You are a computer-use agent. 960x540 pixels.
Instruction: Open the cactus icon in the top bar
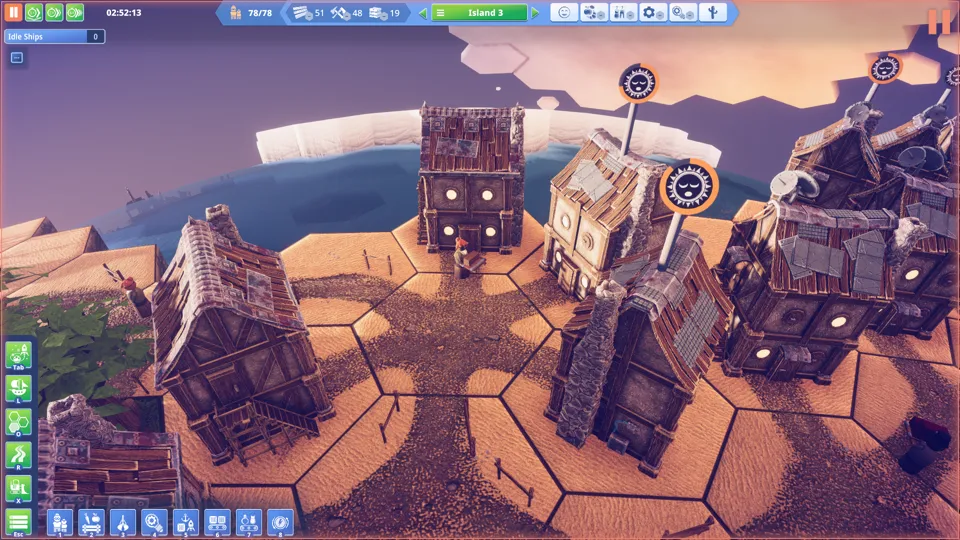coord(714,13)
